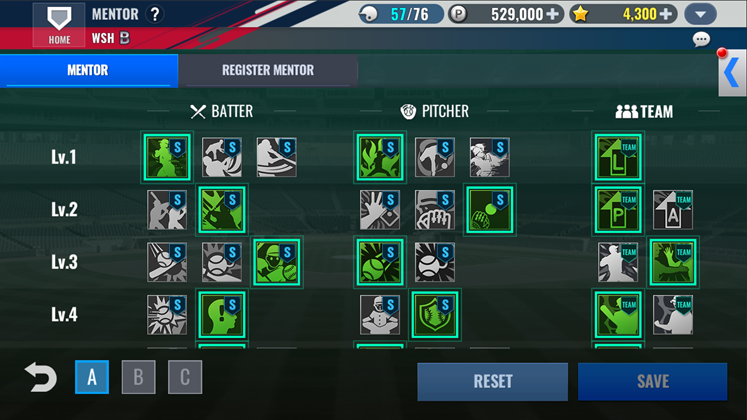The height and width of the screenshot is (420, 747).
Task: Select the Mentor tab
Action: pos(88,70)
